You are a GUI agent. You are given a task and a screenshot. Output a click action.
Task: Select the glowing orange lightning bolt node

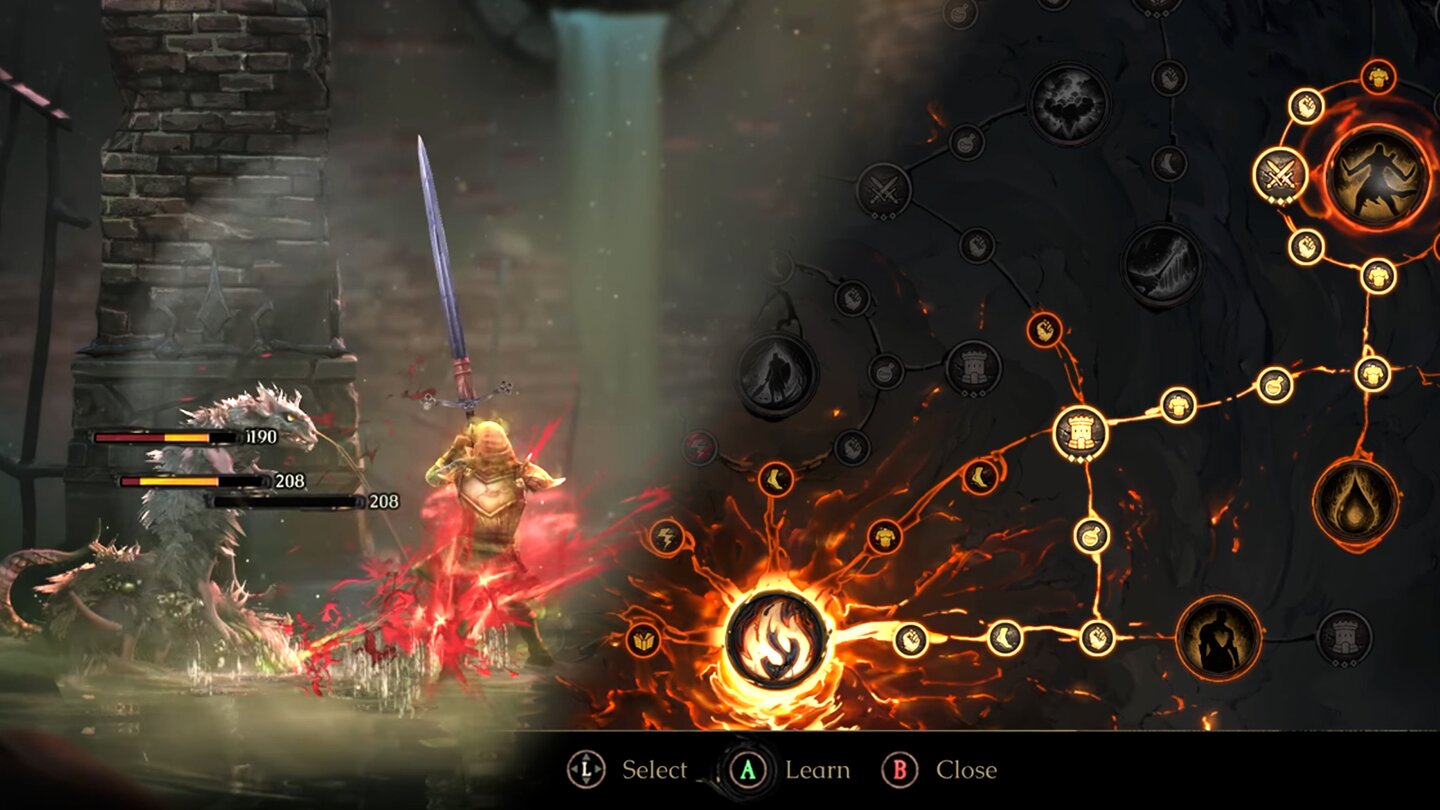pyautogui.click(x=666, y=537)
